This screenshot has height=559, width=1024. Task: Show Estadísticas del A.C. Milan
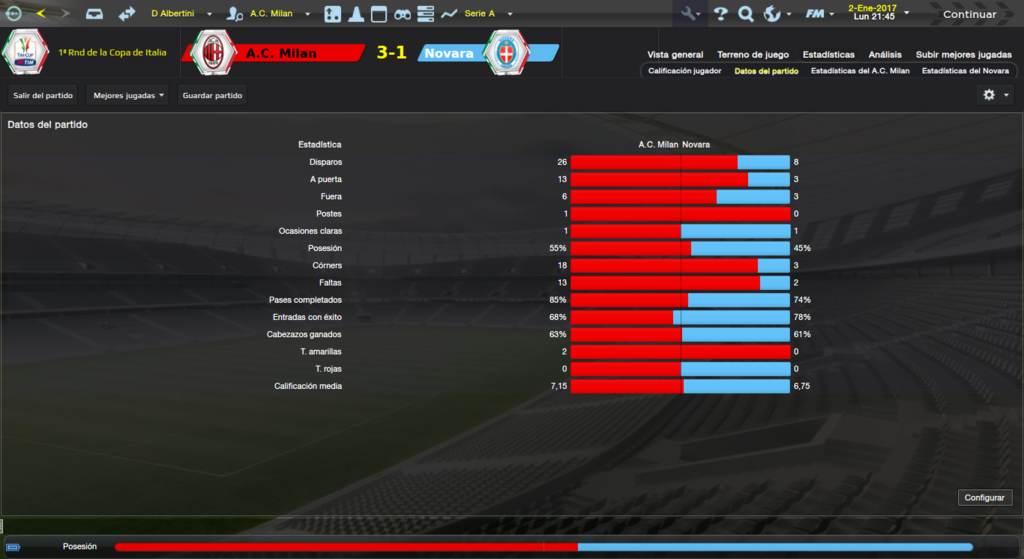pyautogui.click(x=860, y=72)
